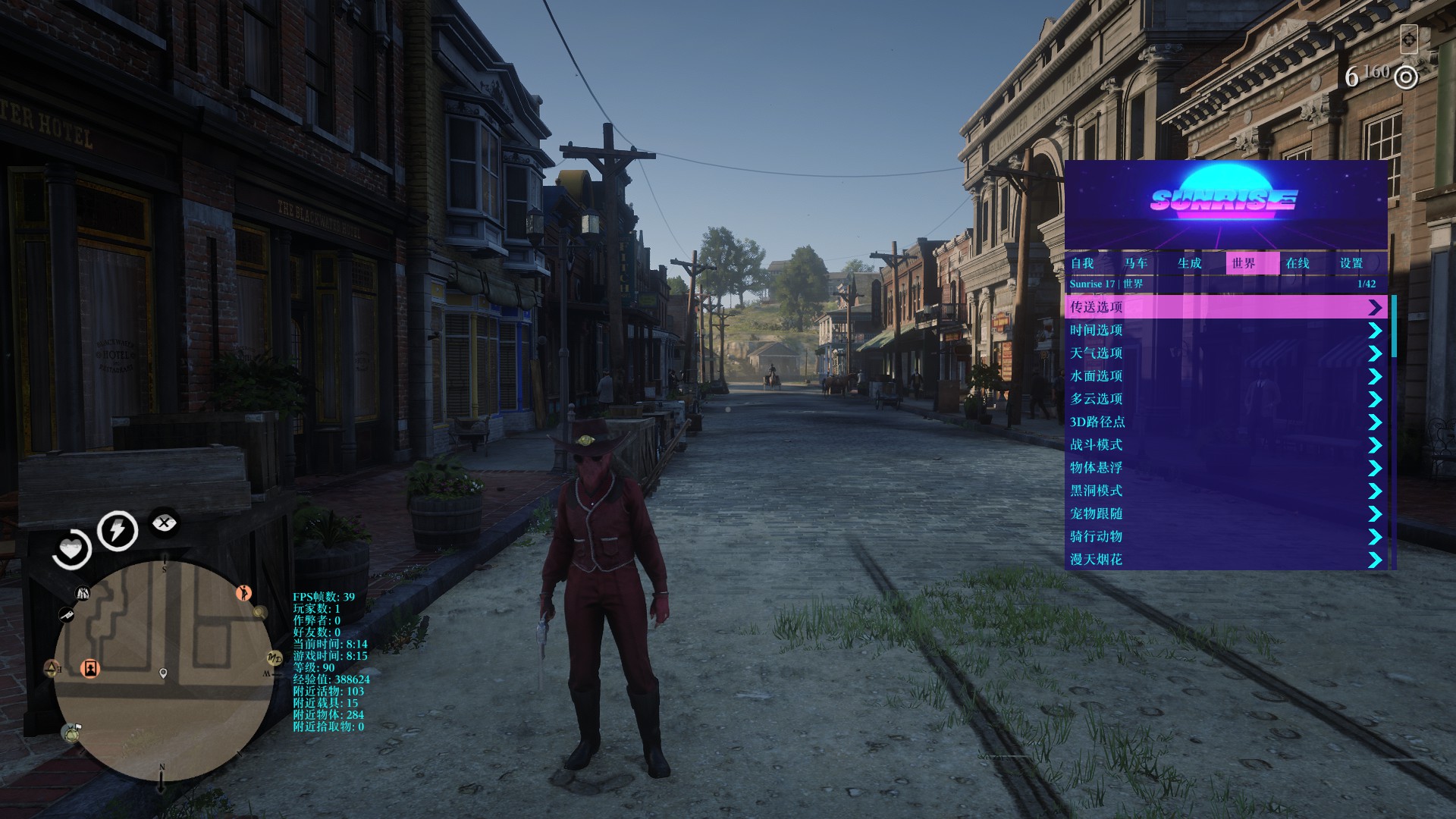
Task: Switch to the 在线 tab
Action: point(1298,263)
